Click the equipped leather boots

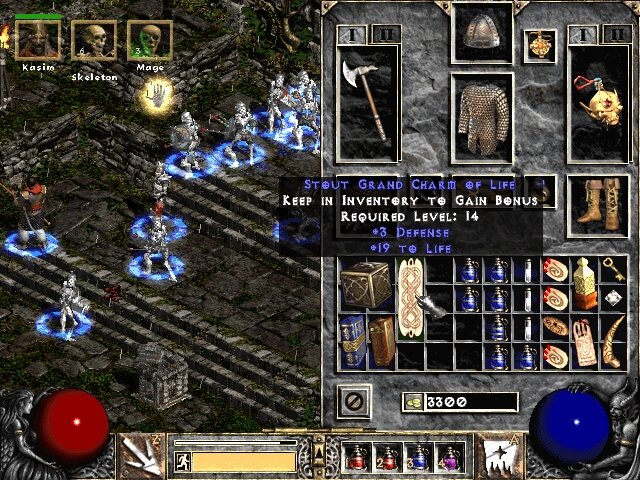(x=599, y=200)
